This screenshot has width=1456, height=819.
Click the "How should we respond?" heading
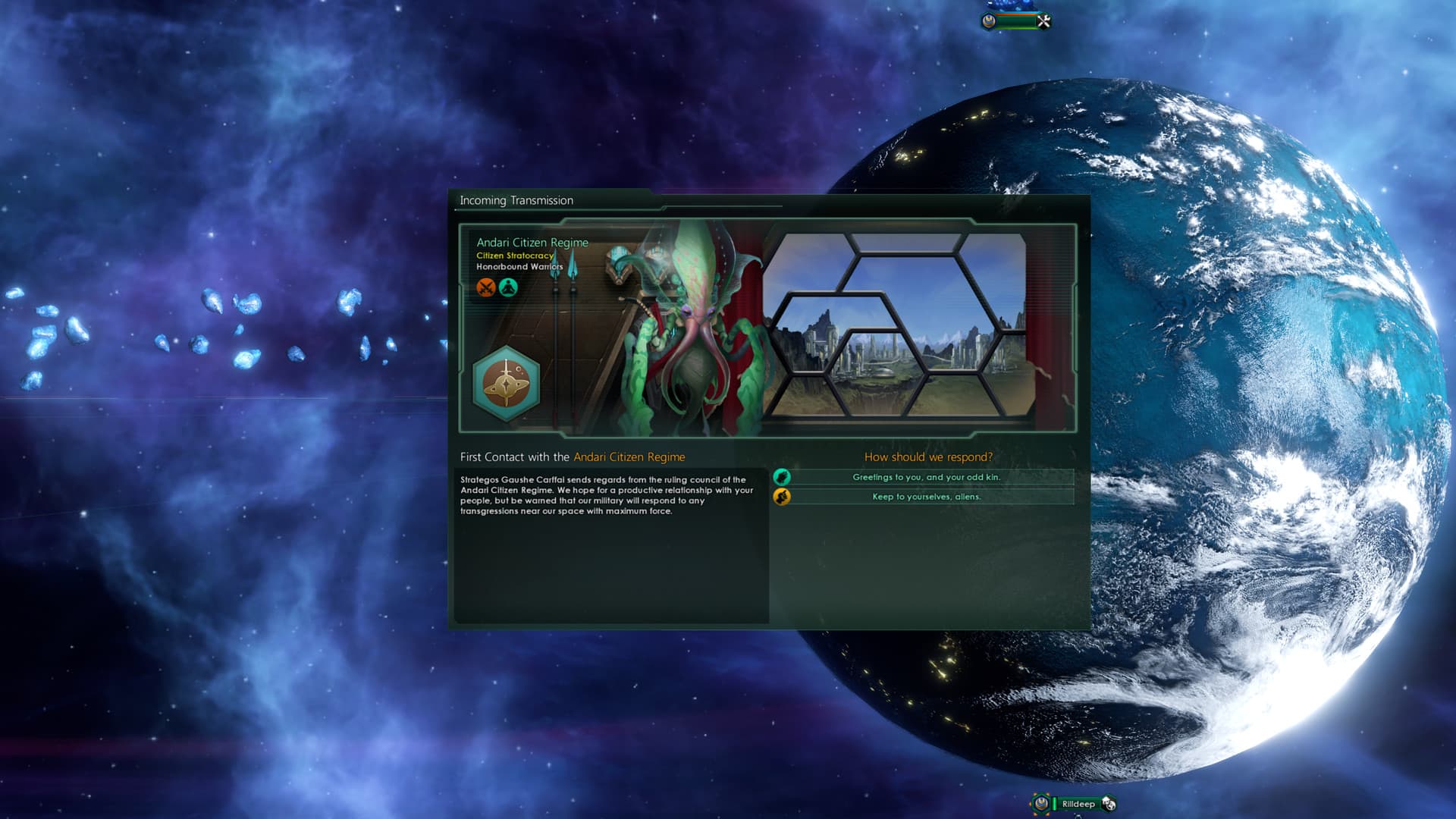[x=927, y=457]
